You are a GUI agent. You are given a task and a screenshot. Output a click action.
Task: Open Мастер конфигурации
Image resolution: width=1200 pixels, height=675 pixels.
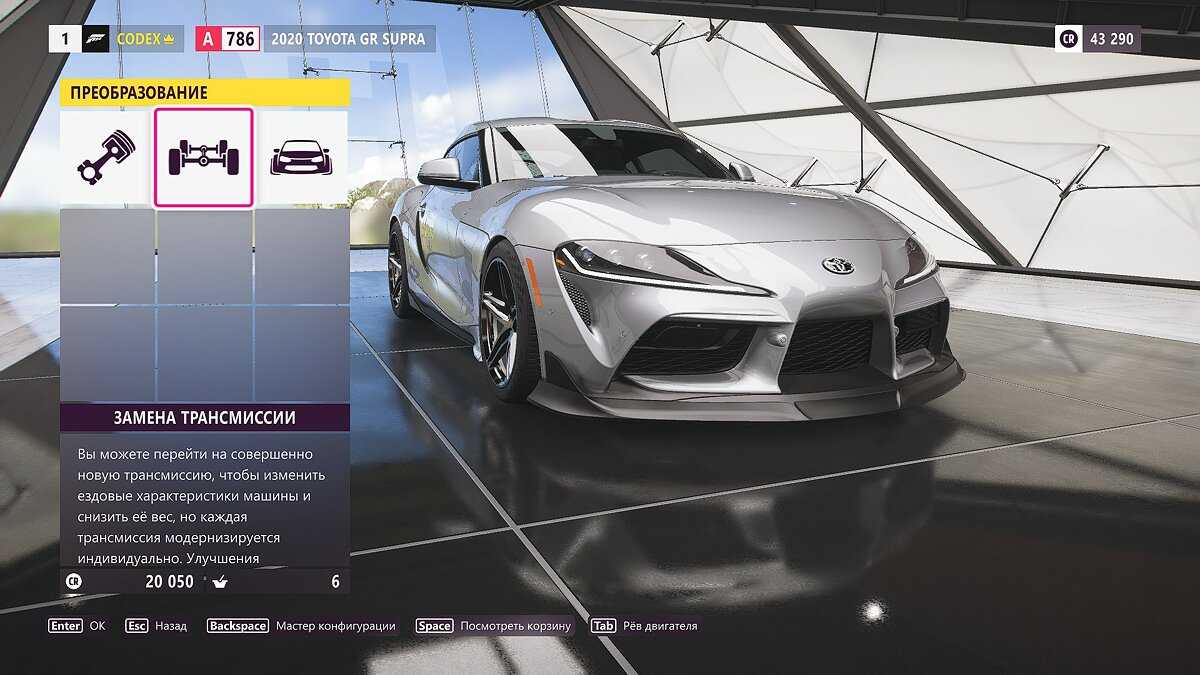tap(301, 626)
